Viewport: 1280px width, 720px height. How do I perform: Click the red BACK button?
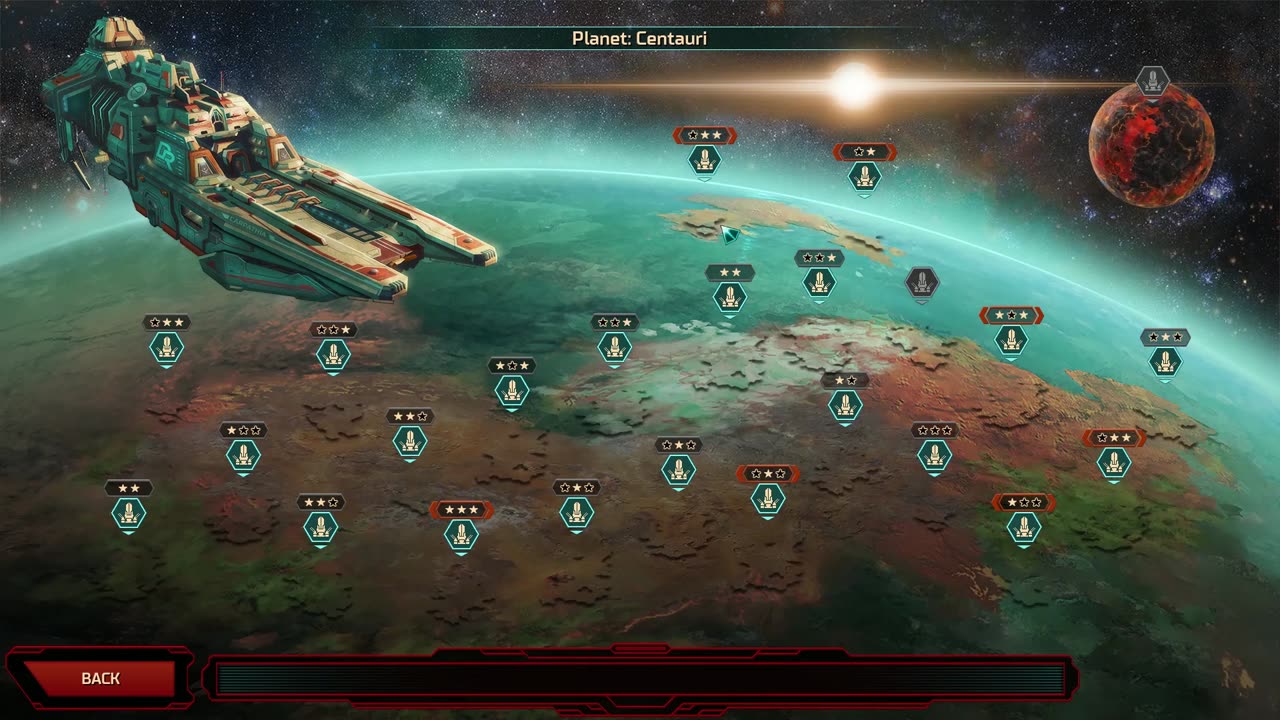click(100, 678)
